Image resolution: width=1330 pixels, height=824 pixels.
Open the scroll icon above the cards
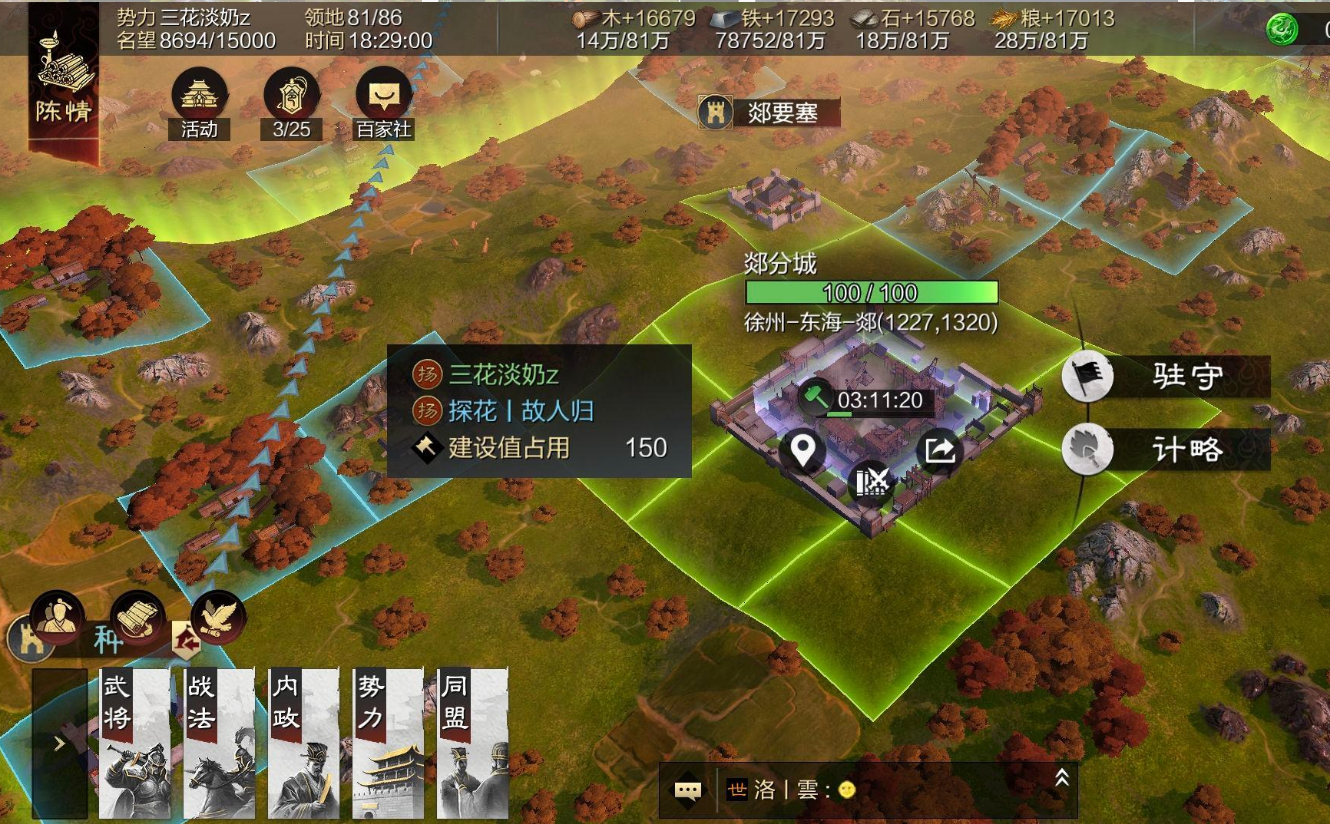click(x=137, y=616)
